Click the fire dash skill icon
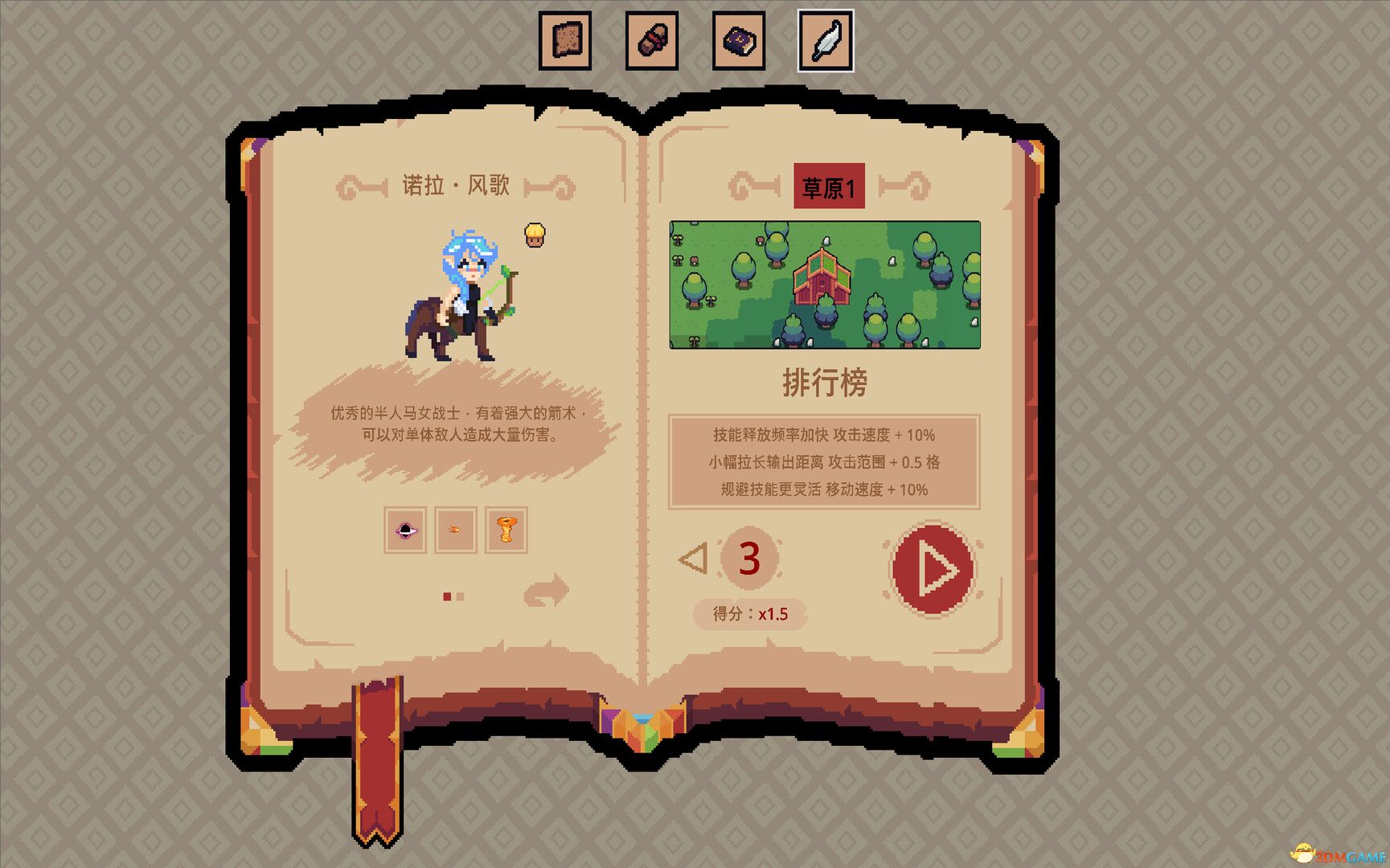This screenshot has height=868, width=1390. pos(455,530)
